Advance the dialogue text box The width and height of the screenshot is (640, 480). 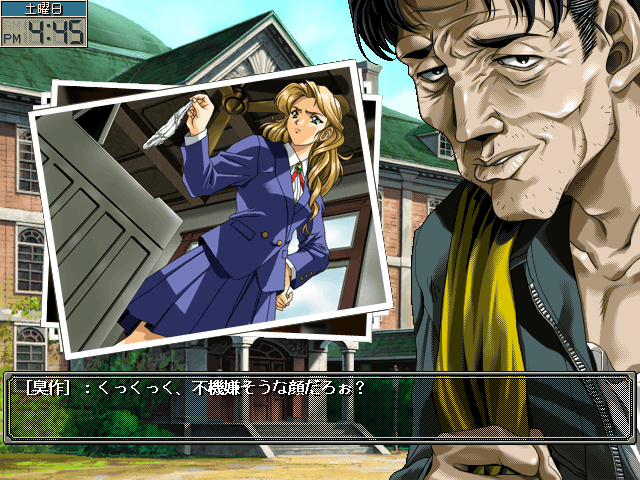pyautogui.click(x=320, y=408)
